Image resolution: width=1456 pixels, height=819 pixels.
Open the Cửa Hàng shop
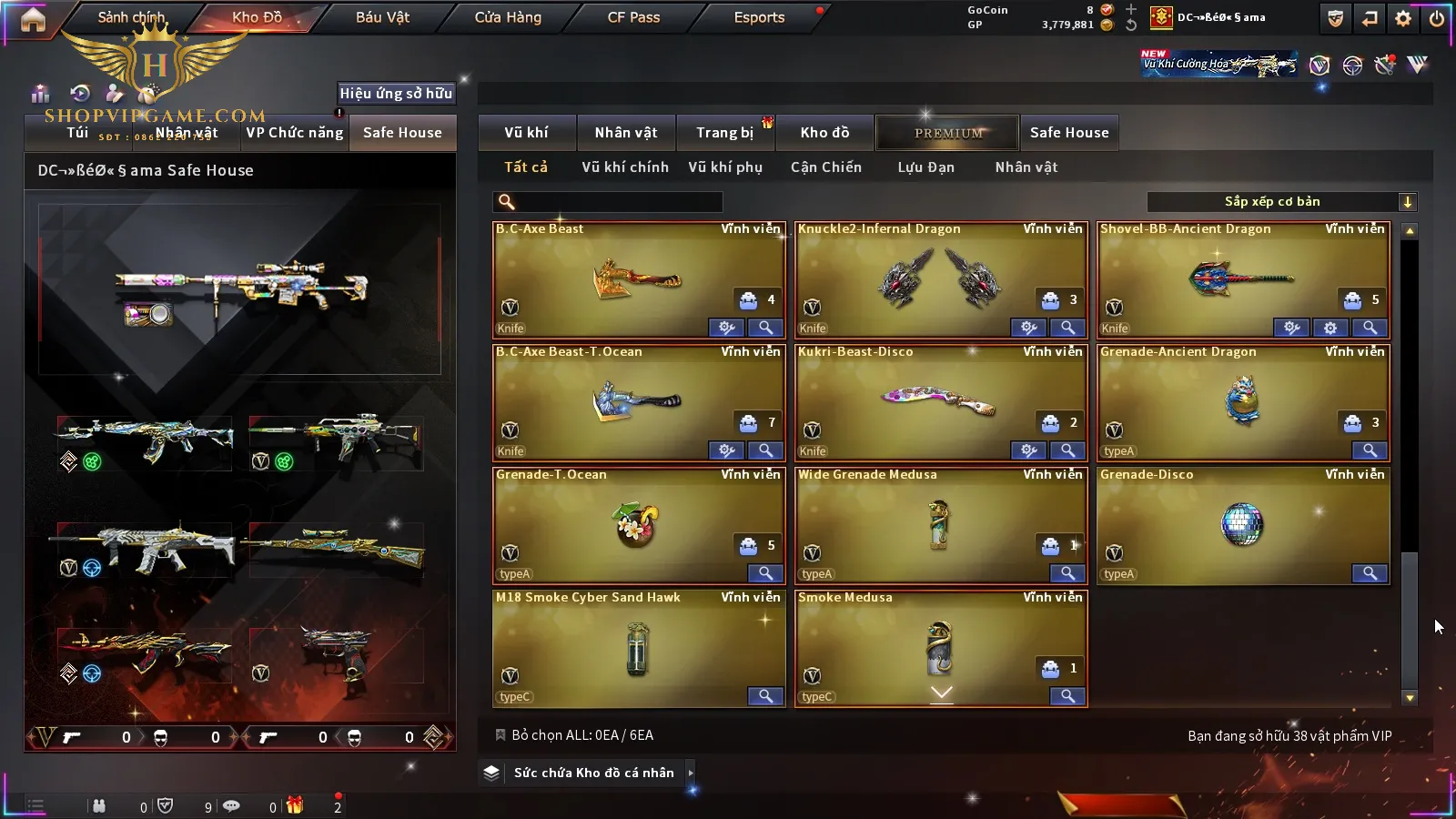coord(508,17)
